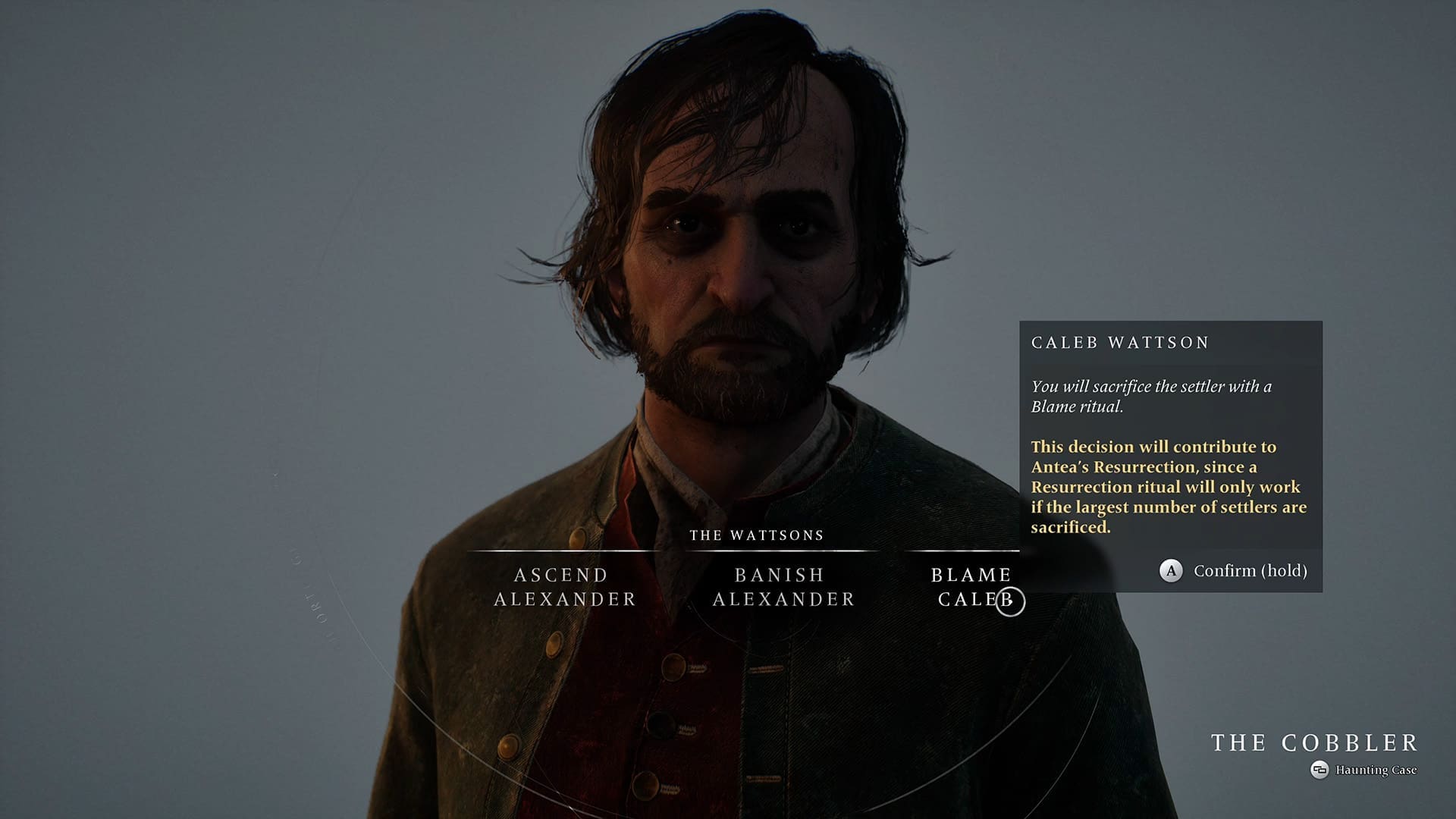This screenshot has height=819, width=1456.
Task: Select Banish Alexander decision
Action: click(x=783, y=587)
